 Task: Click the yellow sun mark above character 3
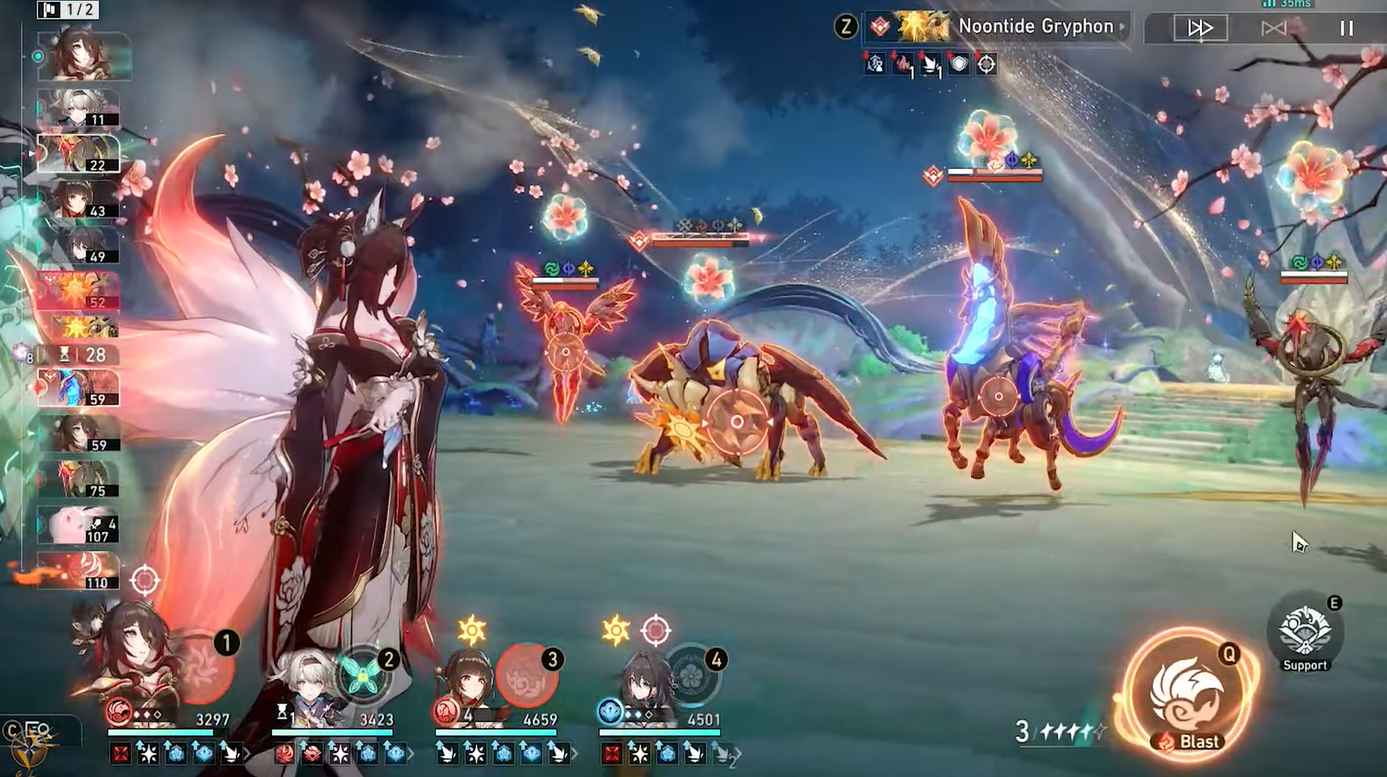pos(470,626)
